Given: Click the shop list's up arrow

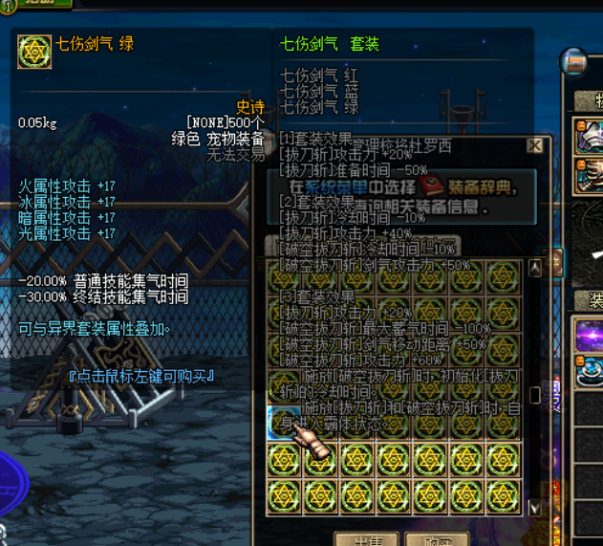Looking at the screenshot, I should tap(535, 268).
